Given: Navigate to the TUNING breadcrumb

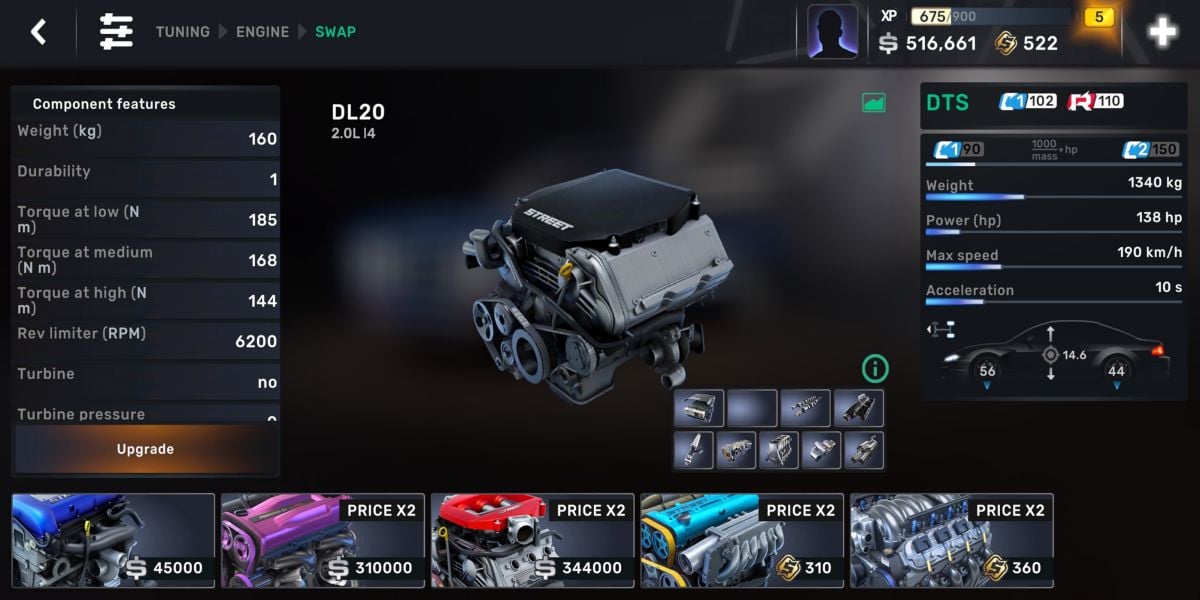Looking at the screenshot, I should [x=182, y=32].
